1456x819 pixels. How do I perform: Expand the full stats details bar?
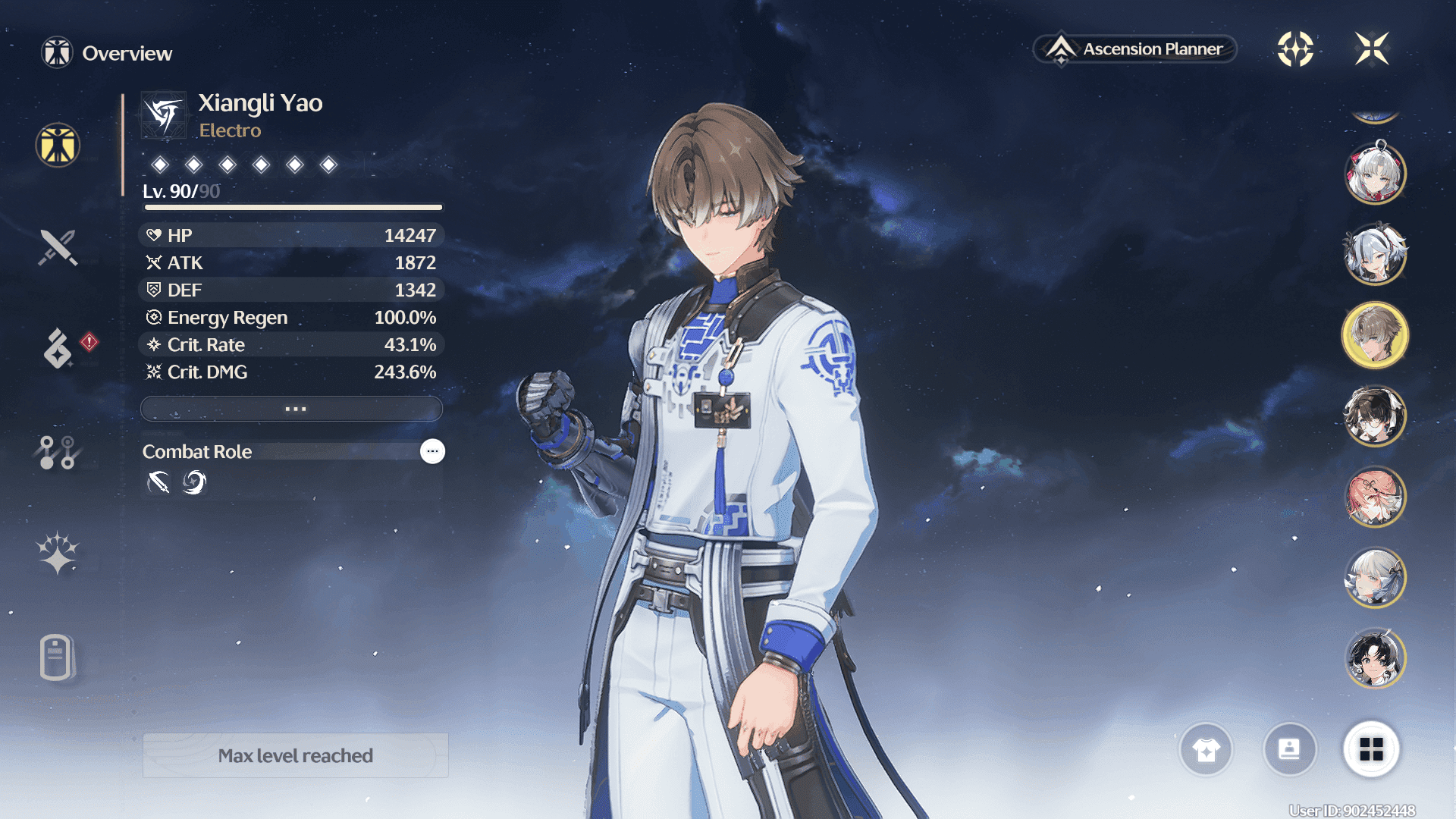click(292, 409)
